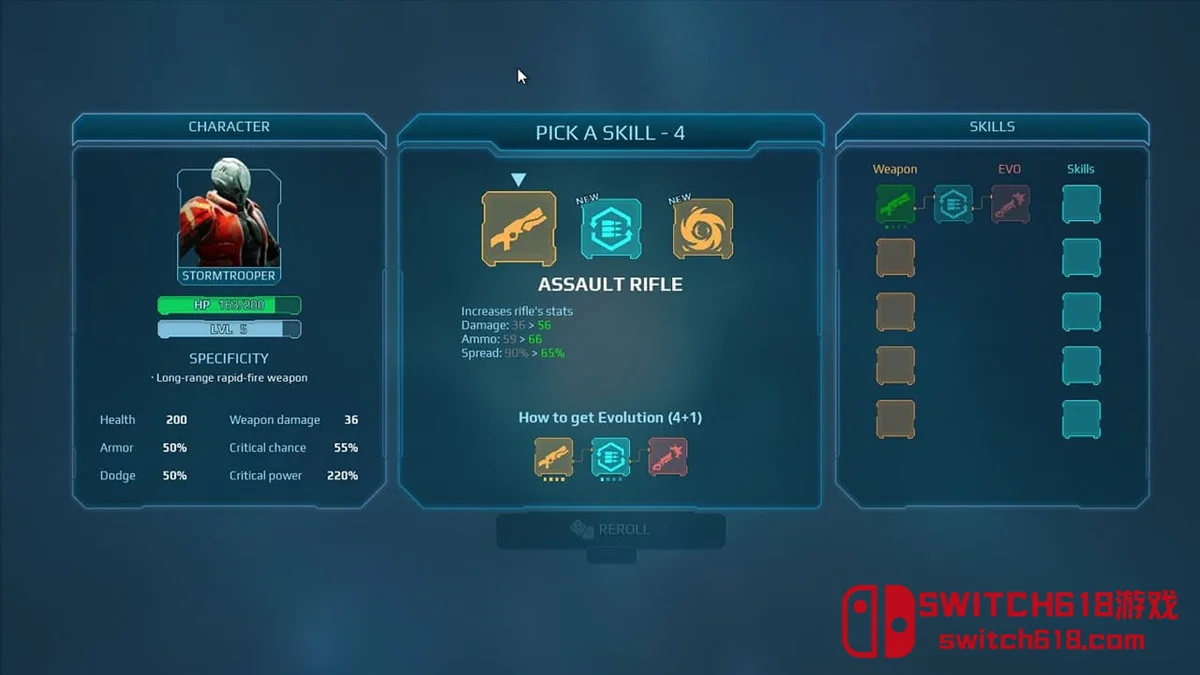Screen dimensions: 1200x675
Task: Pick the new orange vortex skill card
Action: 702,229
